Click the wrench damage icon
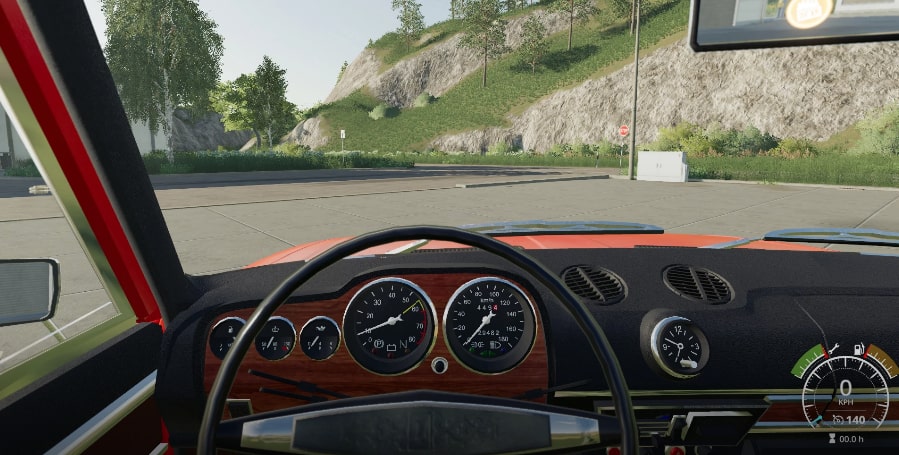The image size is (899, 455). pos(833,349)
